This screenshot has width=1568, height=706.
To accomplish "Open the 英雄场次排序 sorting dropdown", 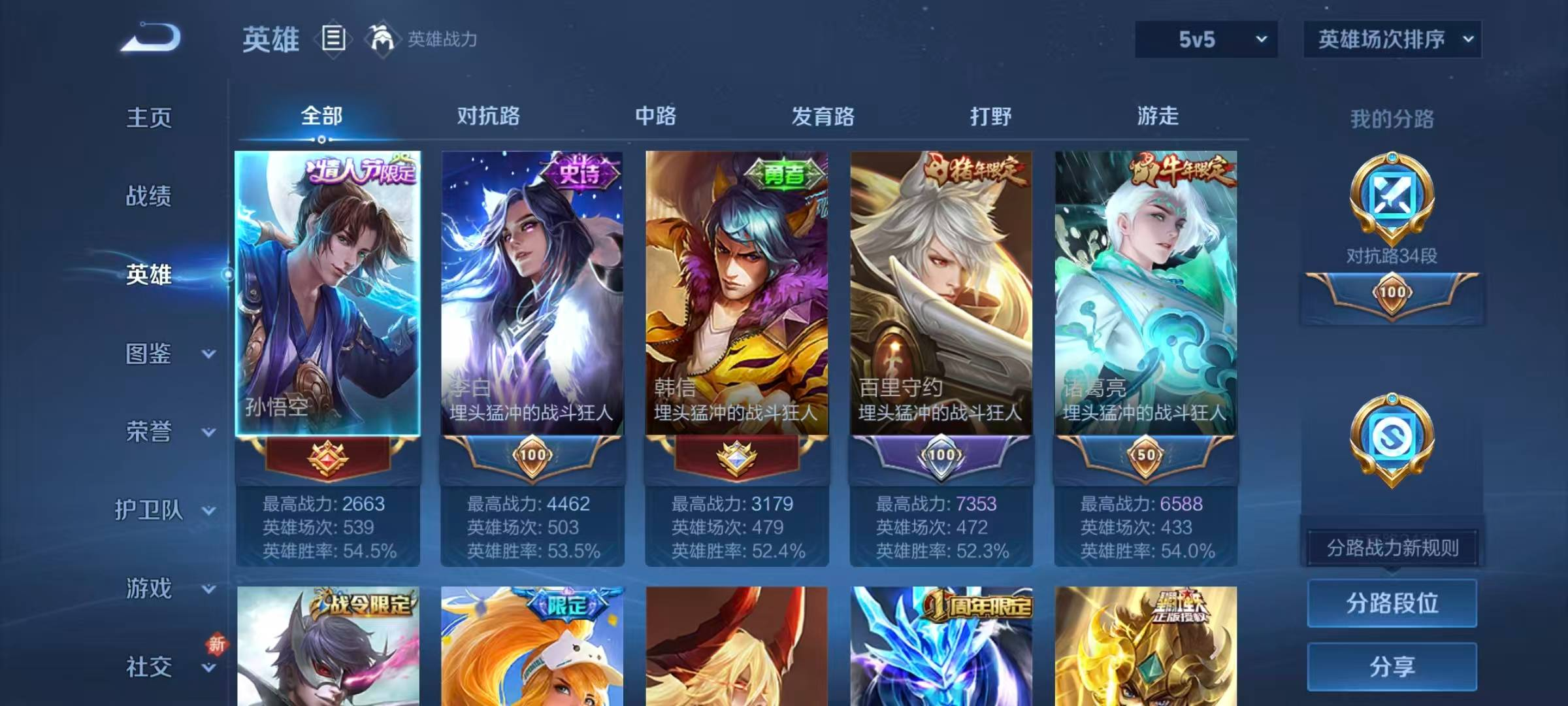I will pyautogui.click(x=1392, y=39).
